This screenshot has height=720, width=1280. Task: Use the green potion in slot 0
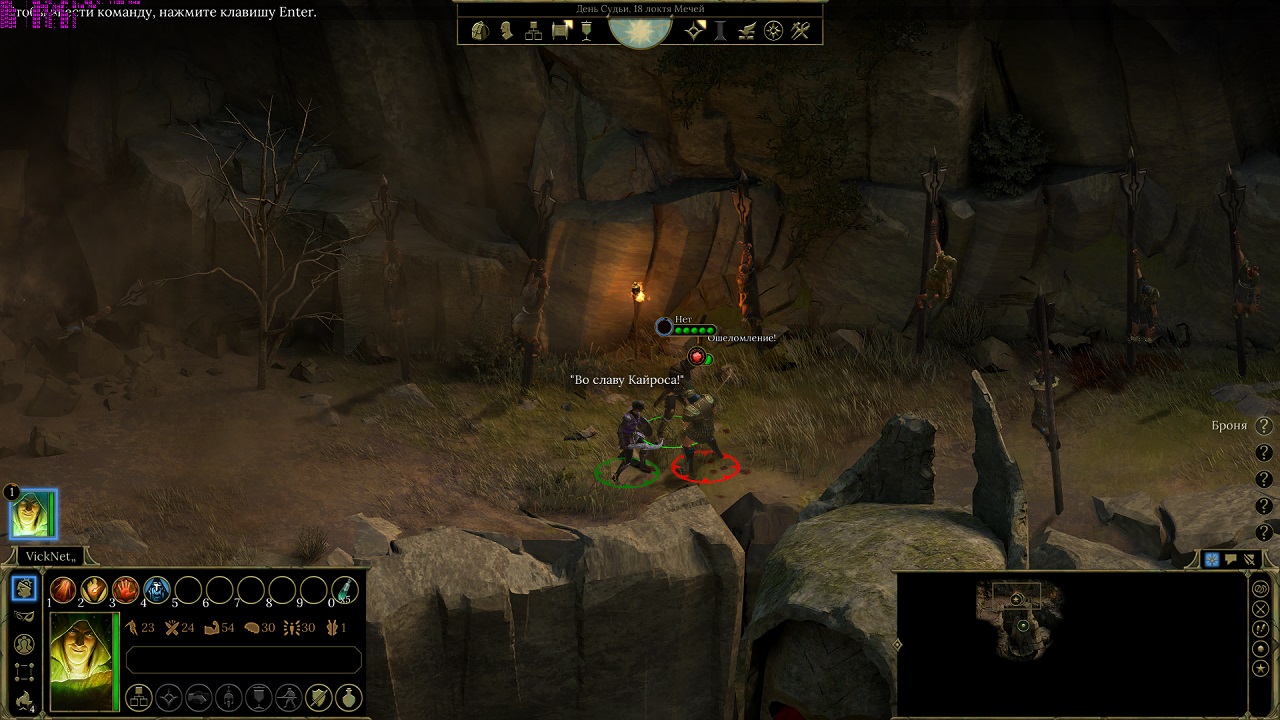click(x=345, y=590)
